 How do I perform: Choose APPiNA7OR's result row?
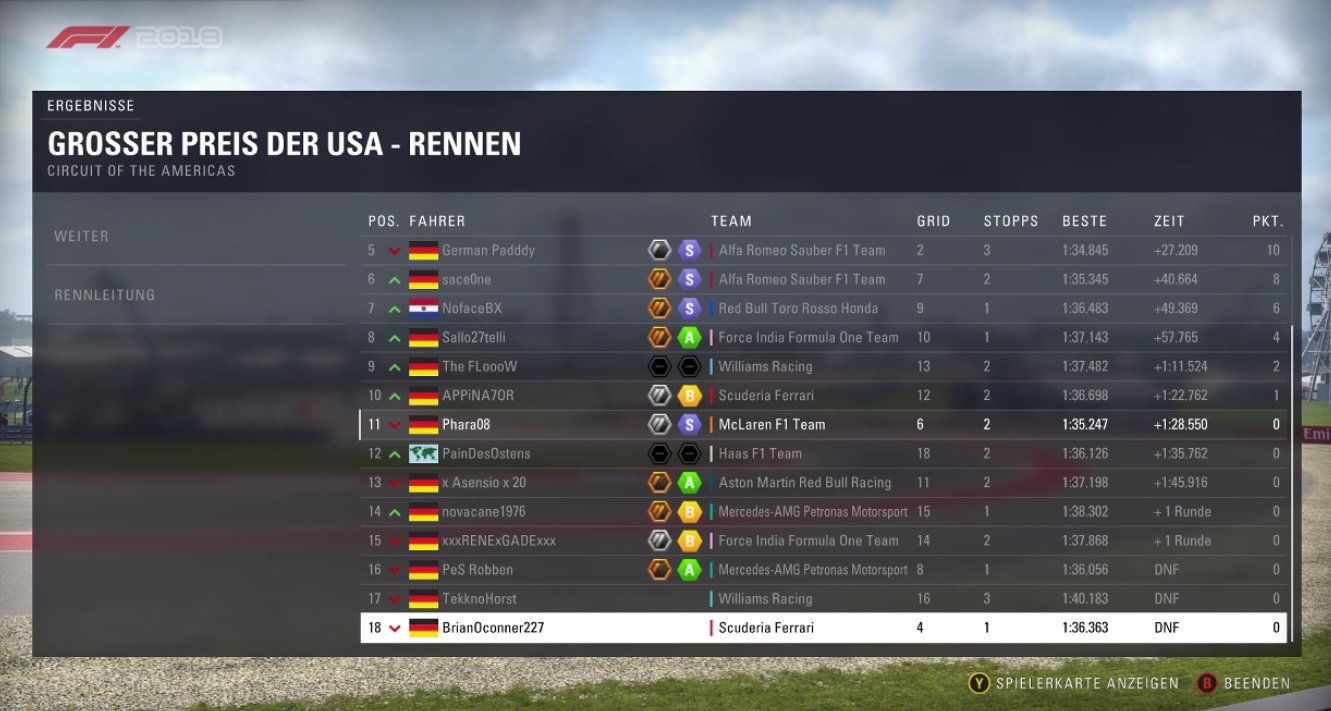[478, 395]
